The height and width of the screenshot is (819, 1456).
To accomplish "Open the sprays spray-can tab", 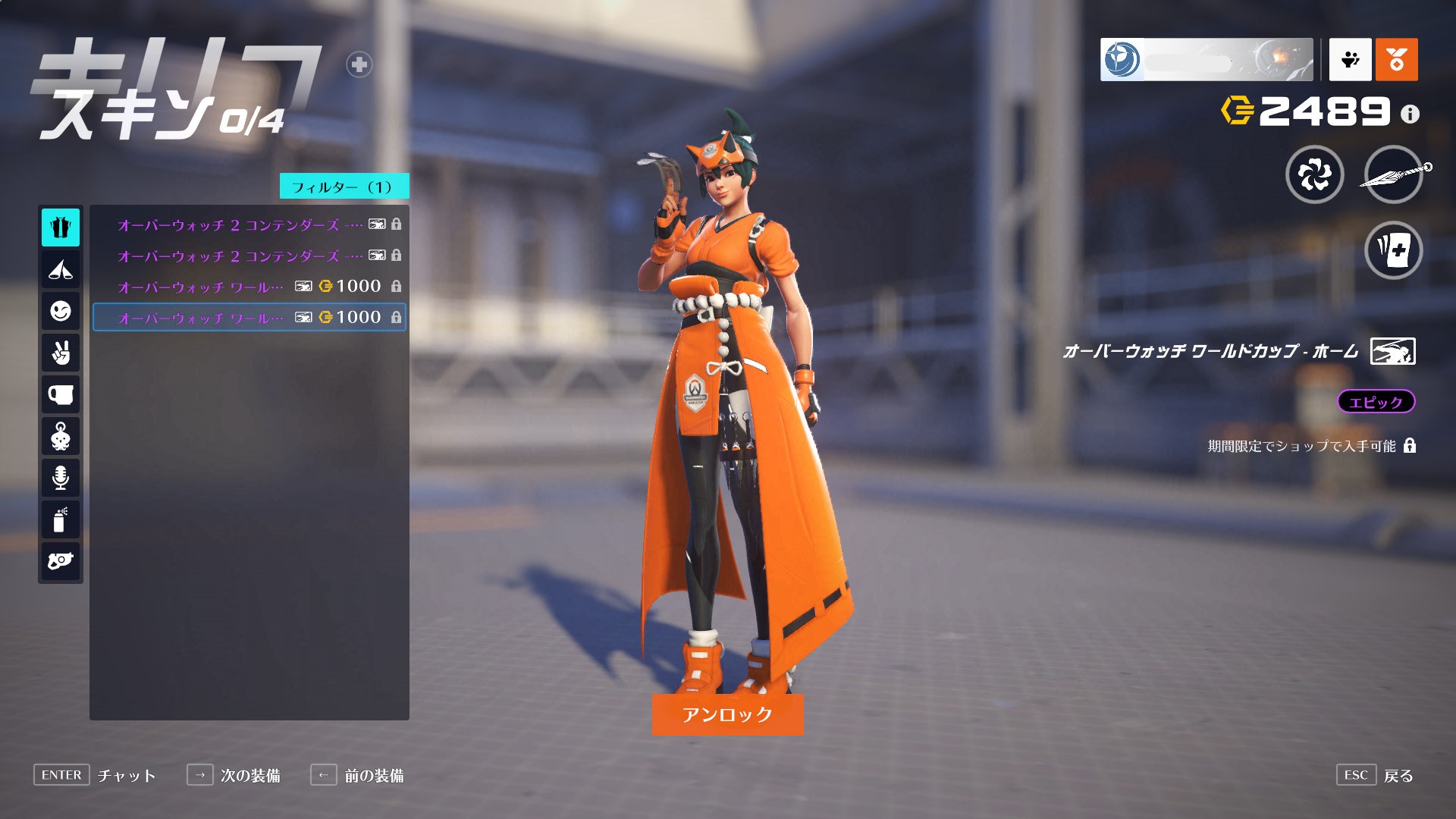I will click(x=61, y=519).
